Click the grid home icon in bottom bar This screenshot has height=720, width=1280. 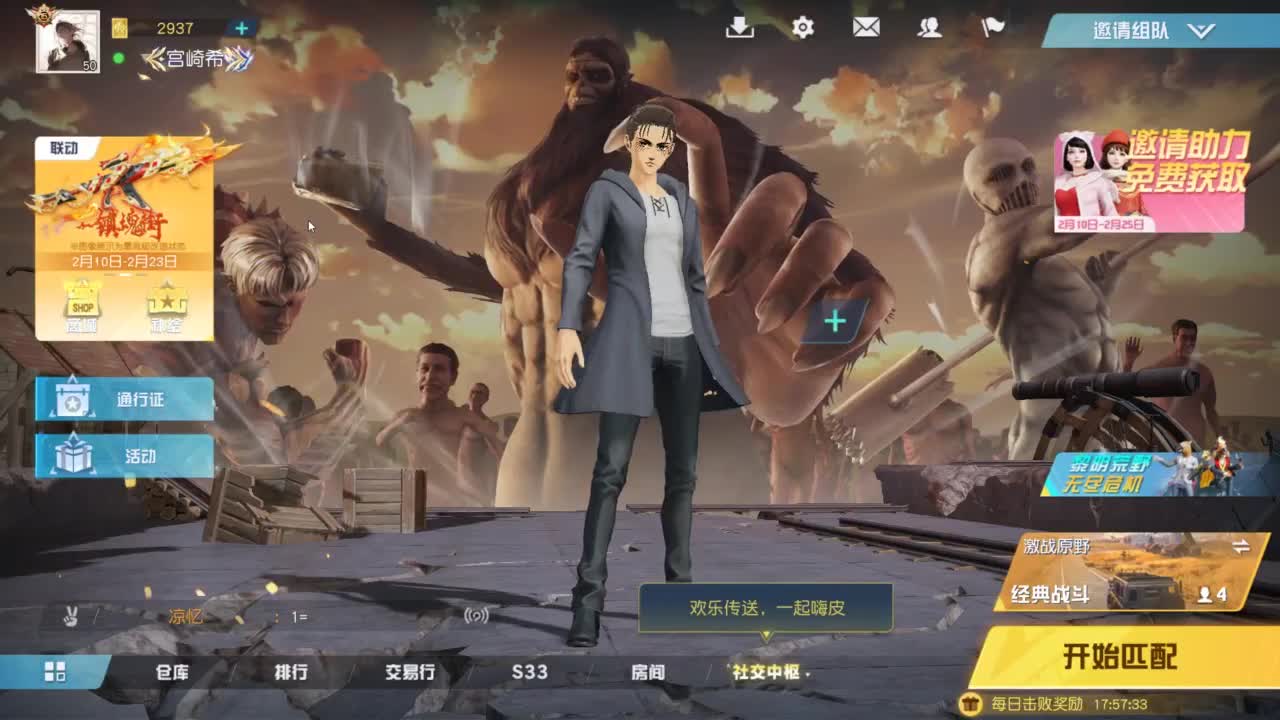click(x=53, y=672)
